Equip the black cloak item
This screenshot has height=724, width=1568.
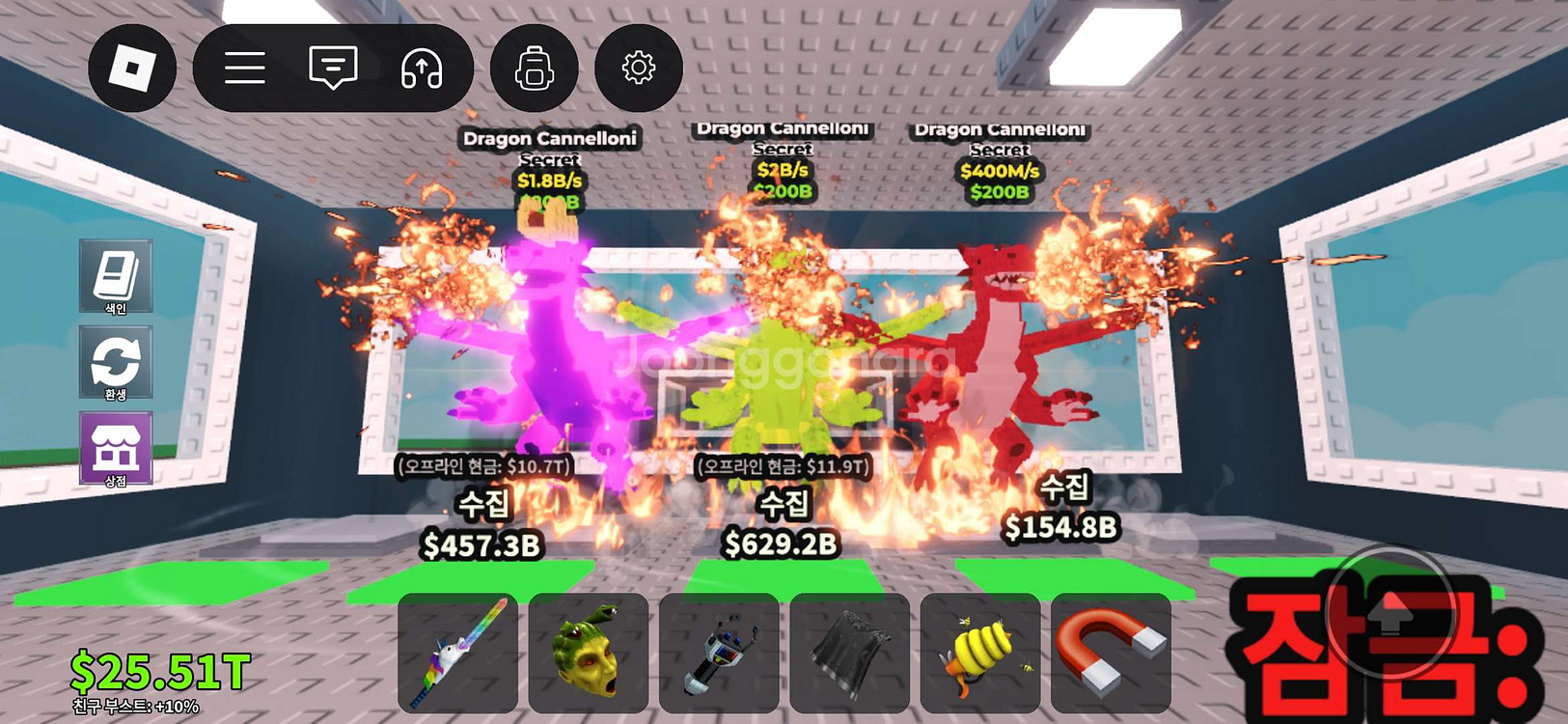click(849, 654)
